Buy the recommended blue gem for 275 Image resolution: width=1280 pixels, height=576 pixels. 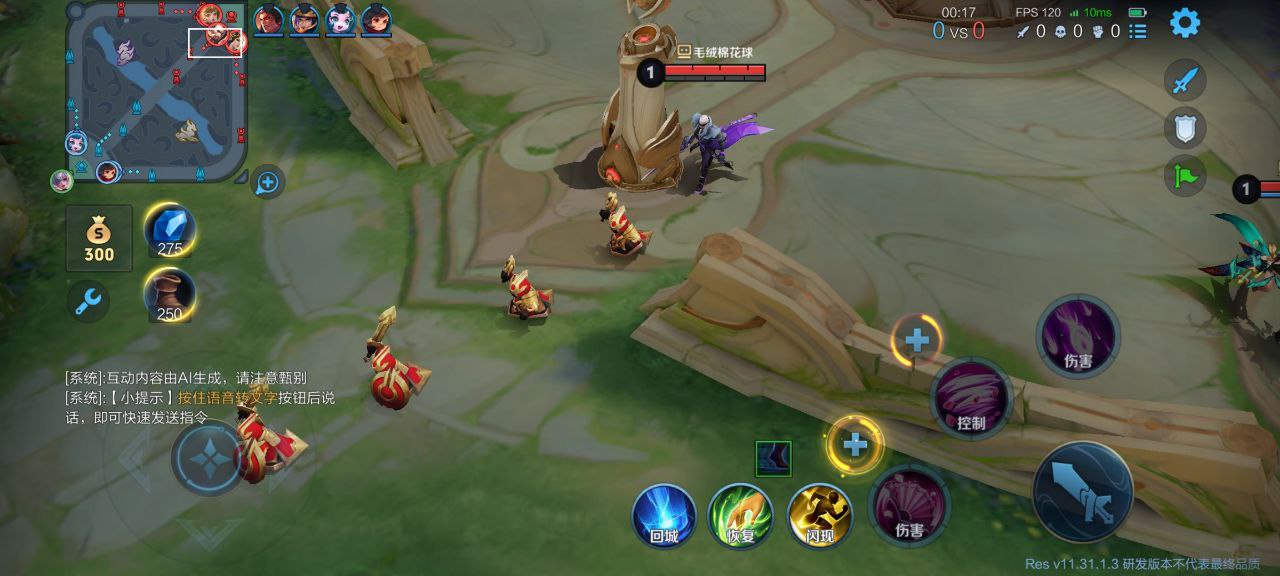pyautogui.click(x=170, y=231)
